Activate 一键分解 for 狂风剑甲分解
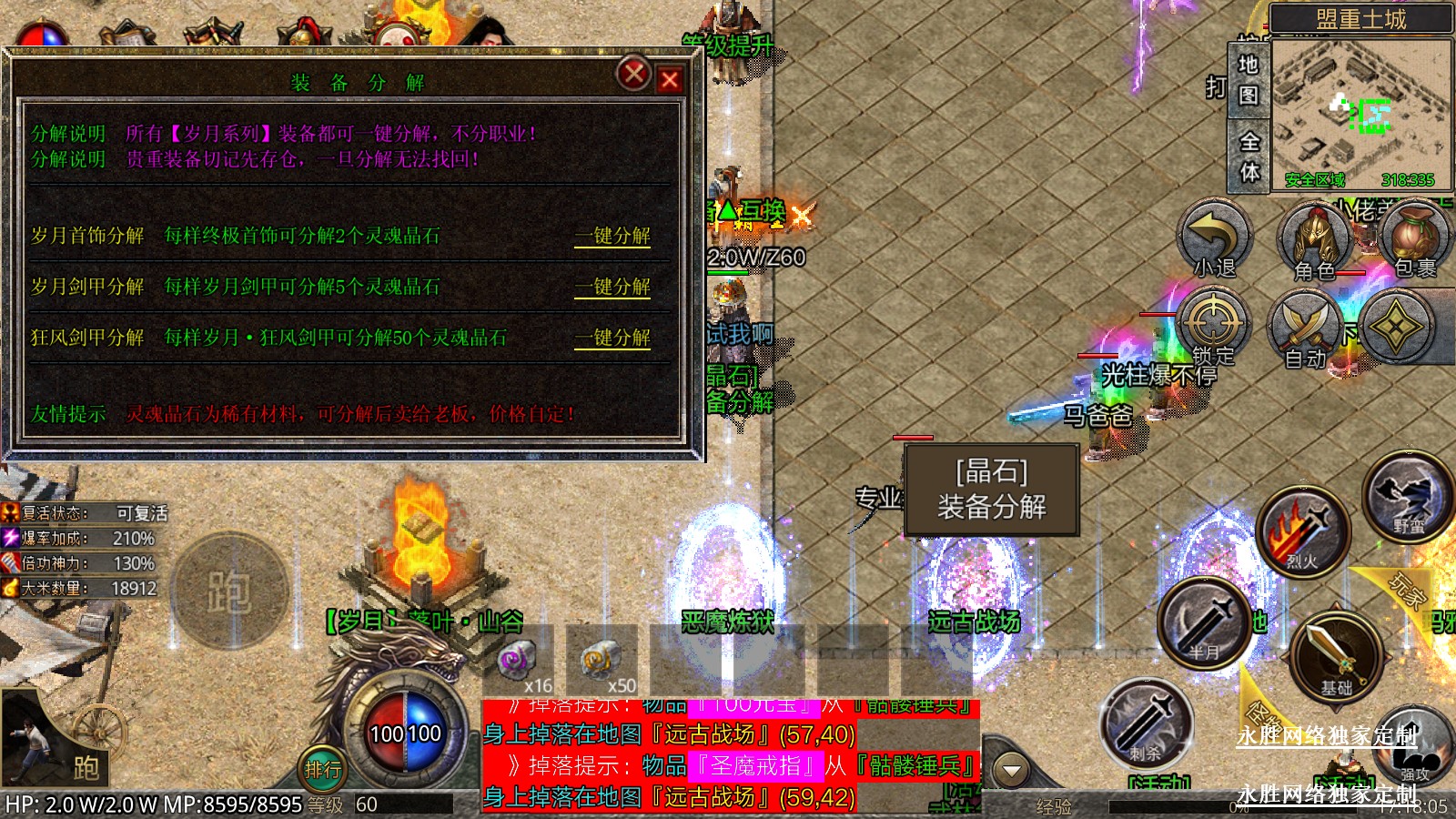This screenshot has width=1456, height=819. coord(612,338)
